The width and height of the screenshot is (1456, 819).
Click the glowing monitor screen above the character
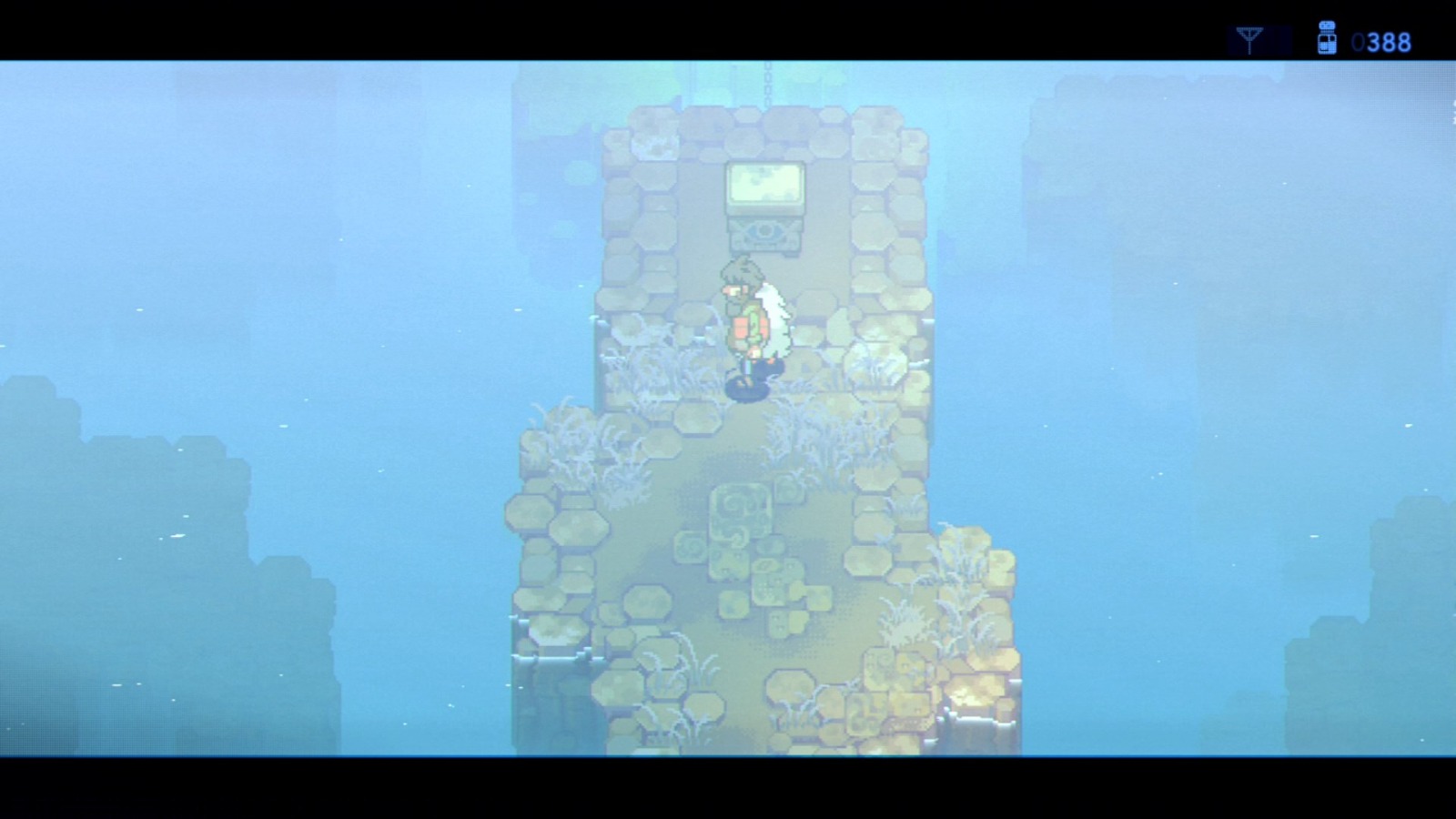pyautogui.click(x=766, y=182)
